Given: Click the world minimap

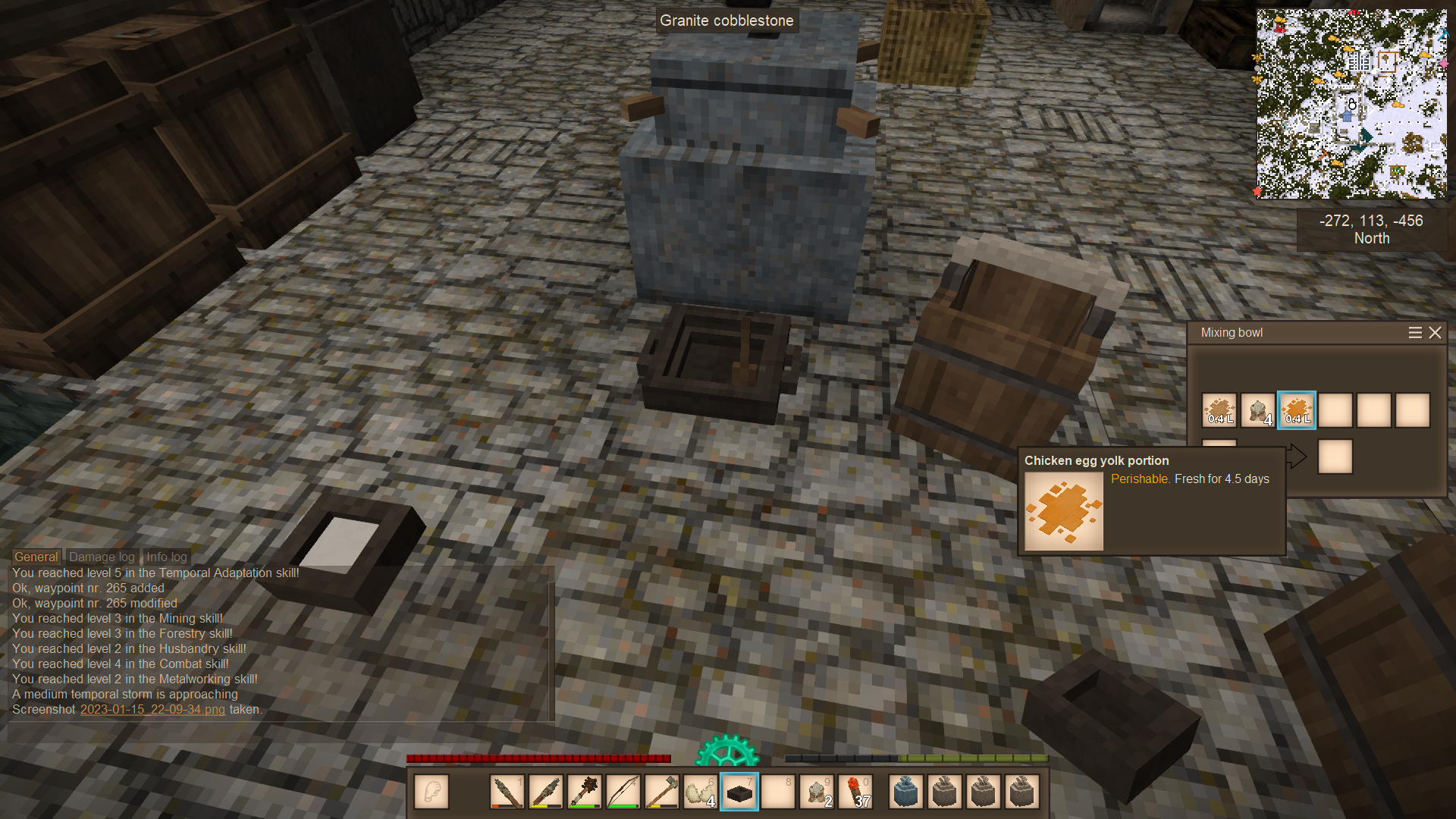Looking at the screenshot, I should pos(1351,104).
